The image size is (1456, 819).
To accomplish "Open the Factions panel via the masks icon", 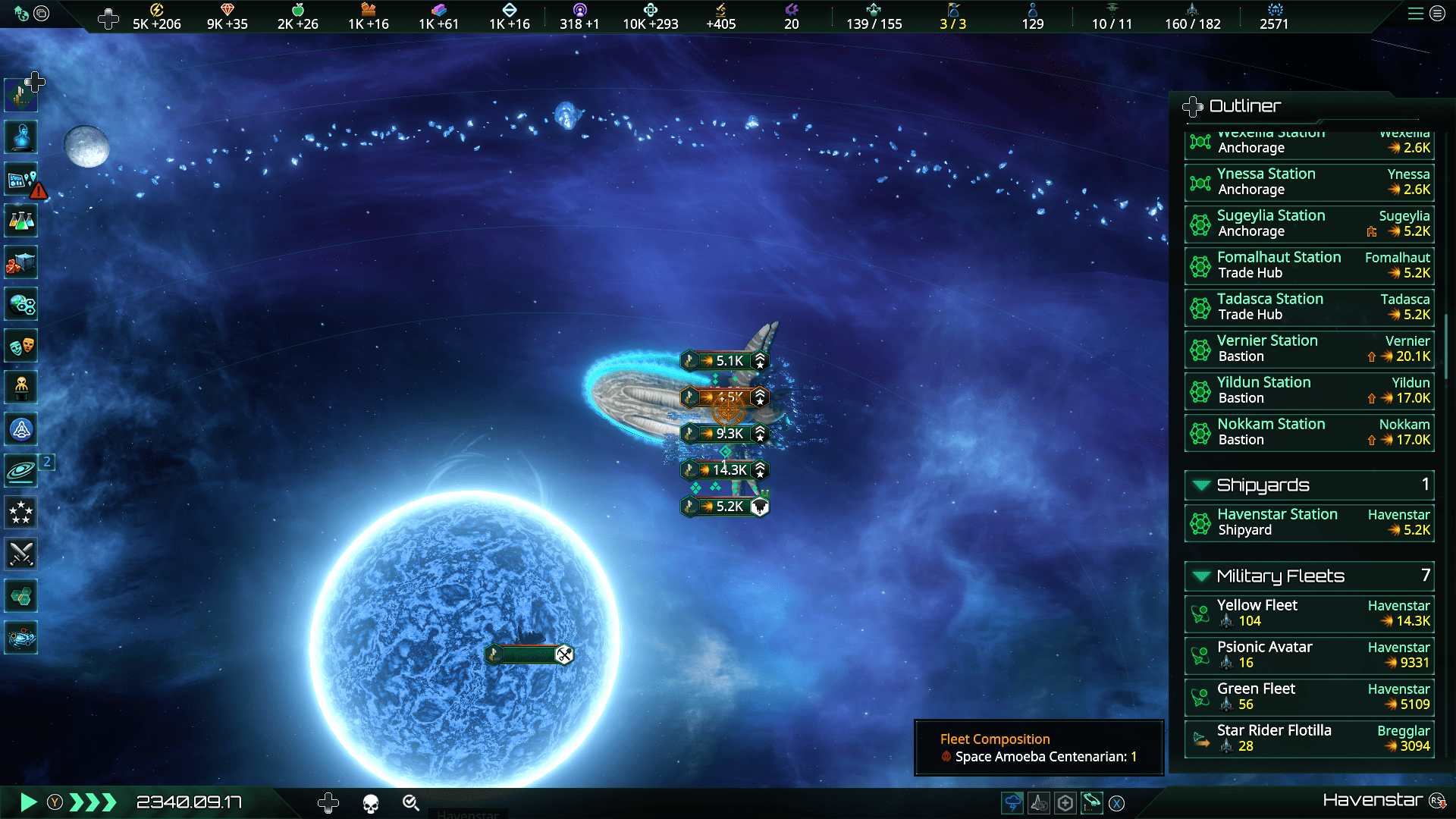I will 20,346.
